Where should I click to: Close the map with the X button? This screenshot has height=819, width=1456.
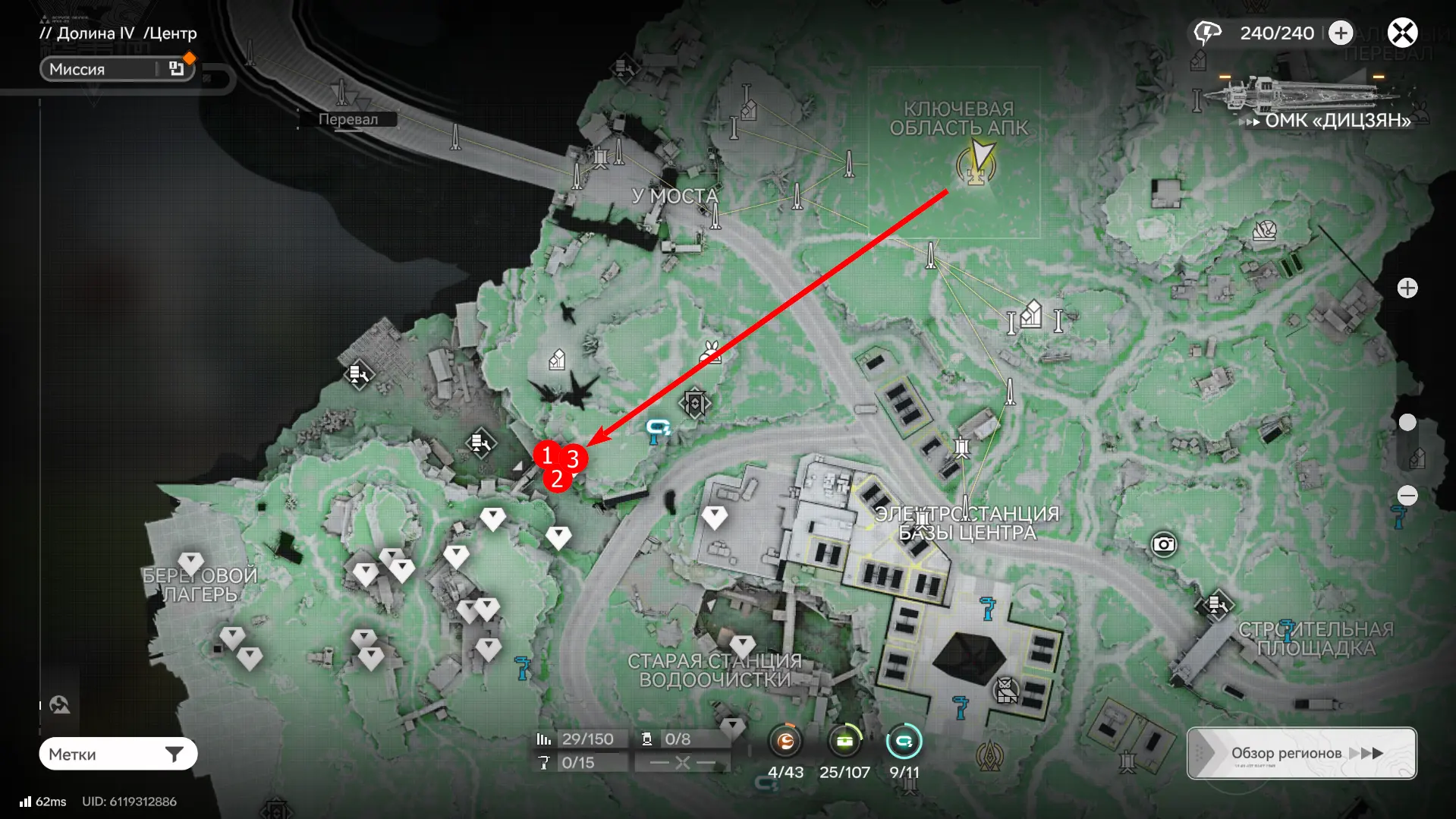pyautogui.click(x=1402, y=33)
